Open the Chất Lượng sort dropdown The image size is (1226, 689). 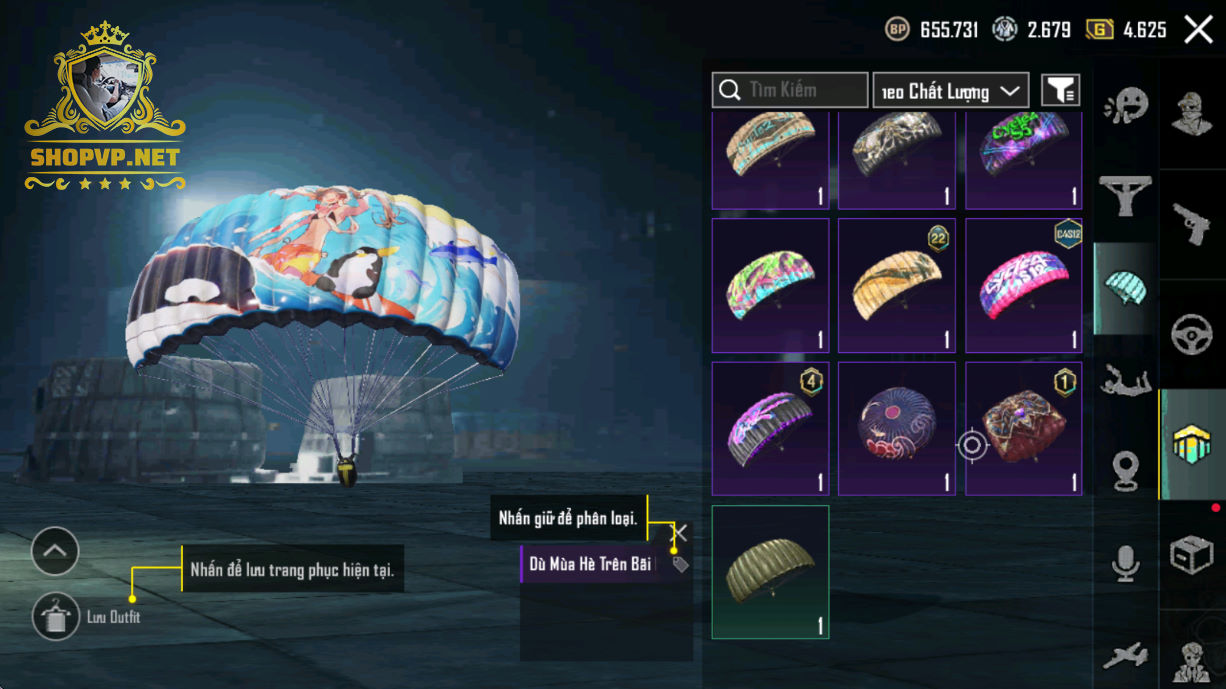(x=950, y=91)
